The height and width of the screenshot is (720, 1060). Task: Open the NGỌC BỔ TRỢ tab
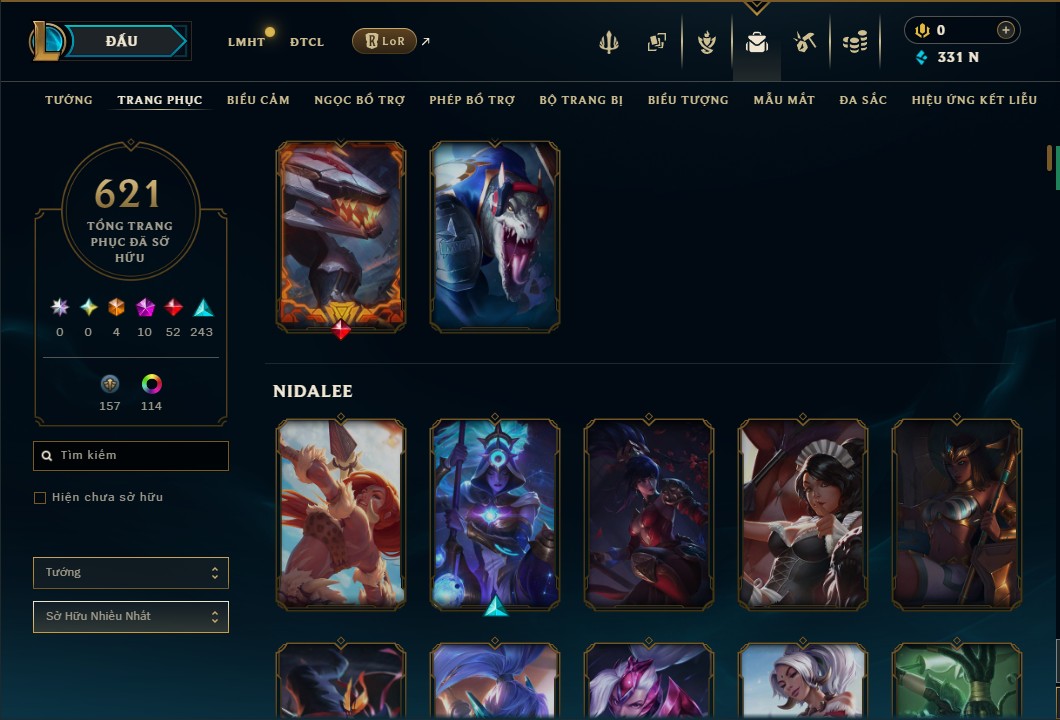[x=359, y=100]
